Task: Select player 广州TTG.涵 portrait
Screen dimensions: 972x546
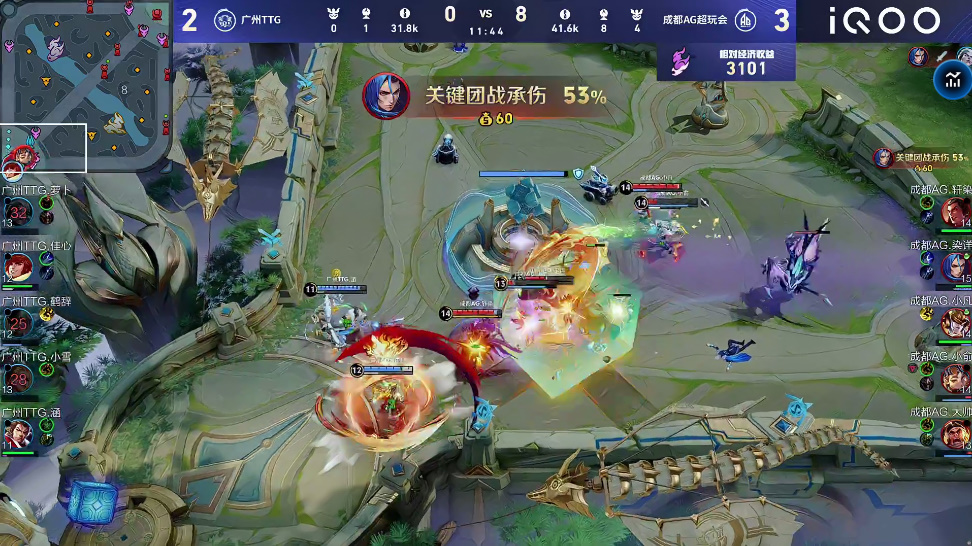Action: pos(18,433)
